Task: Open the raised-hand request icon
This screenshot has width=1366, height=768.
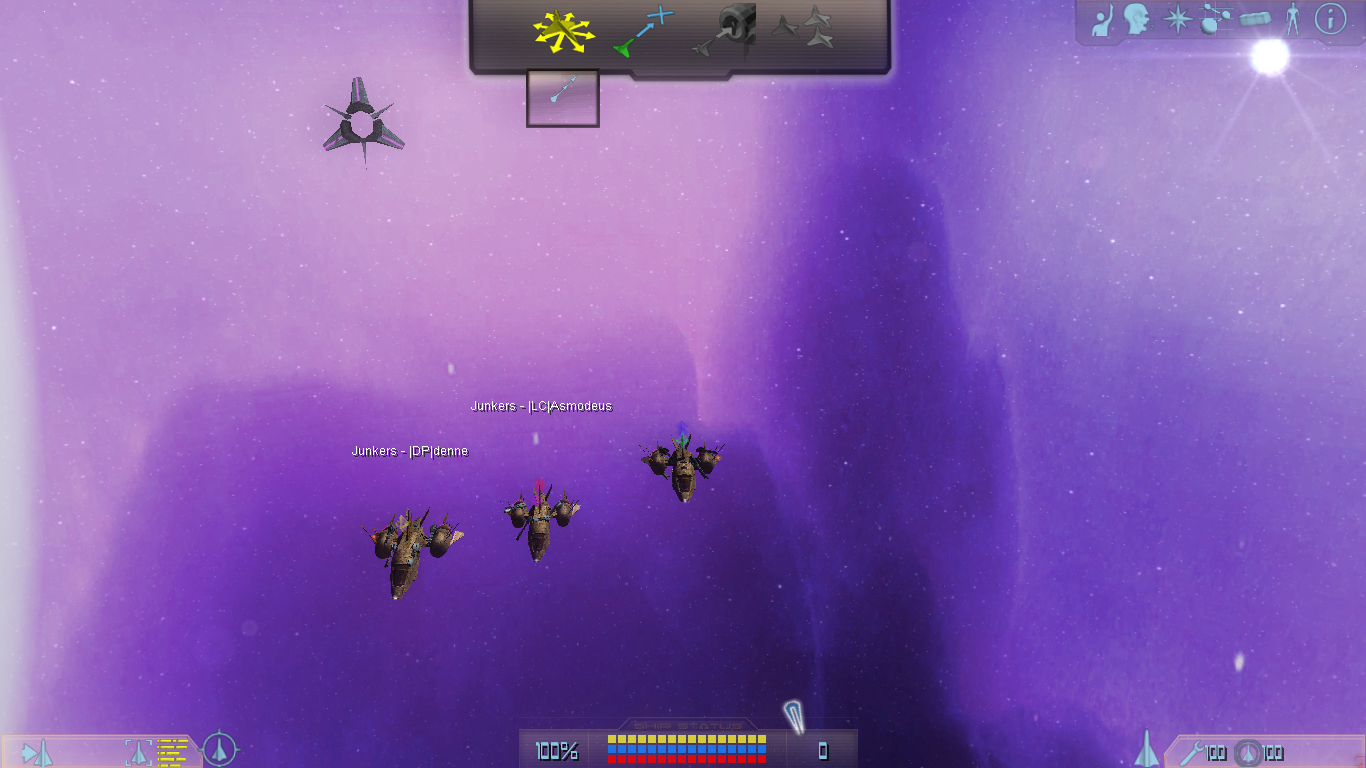Action: [1101, 20]
